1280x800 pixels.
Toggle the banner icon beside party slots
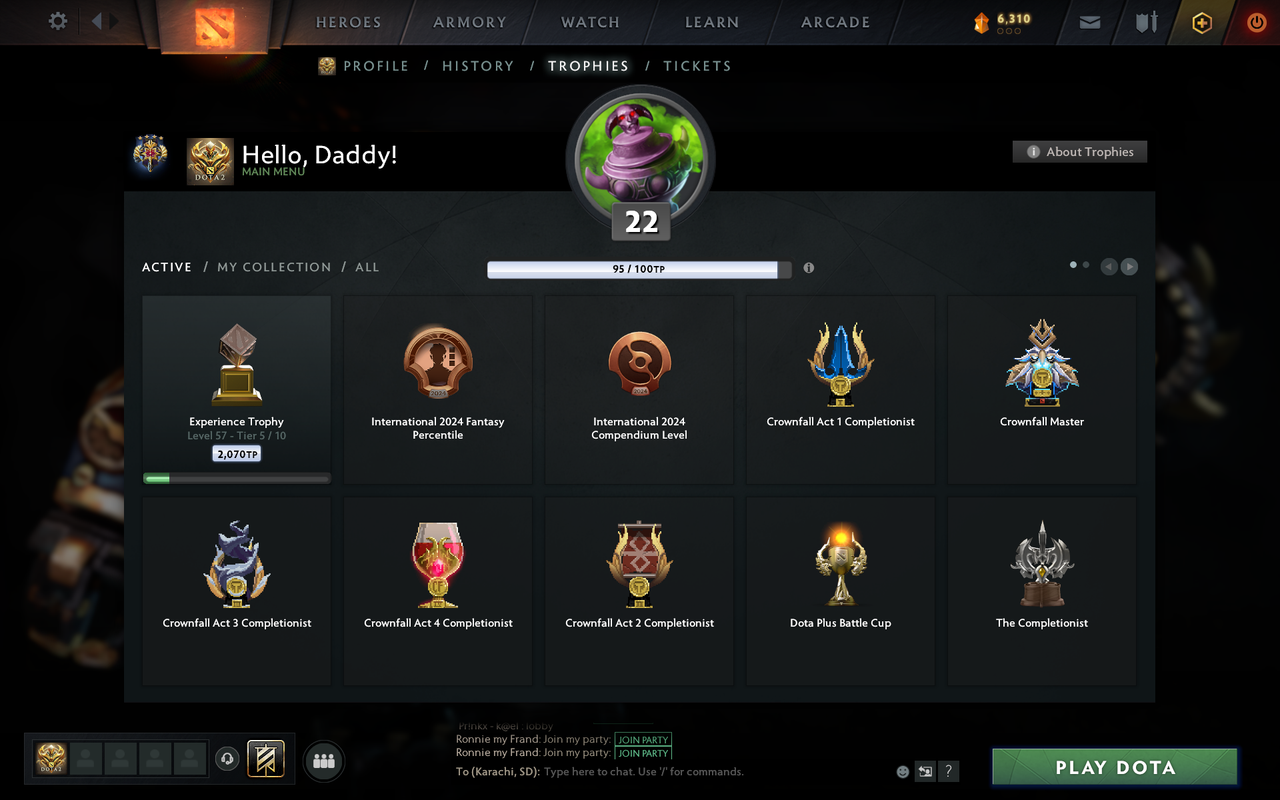[266, 759]
